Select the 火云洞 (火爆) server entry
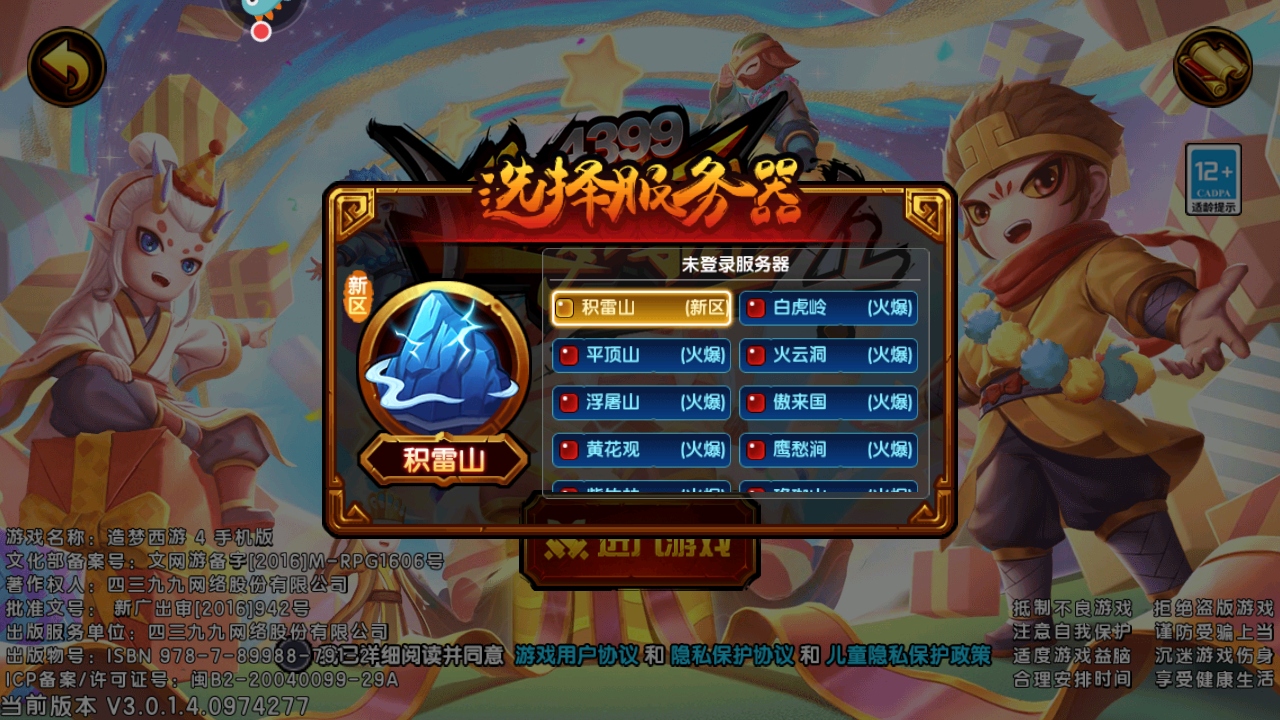The height and width of the screenshot is (720, 1280). (828, 355)
